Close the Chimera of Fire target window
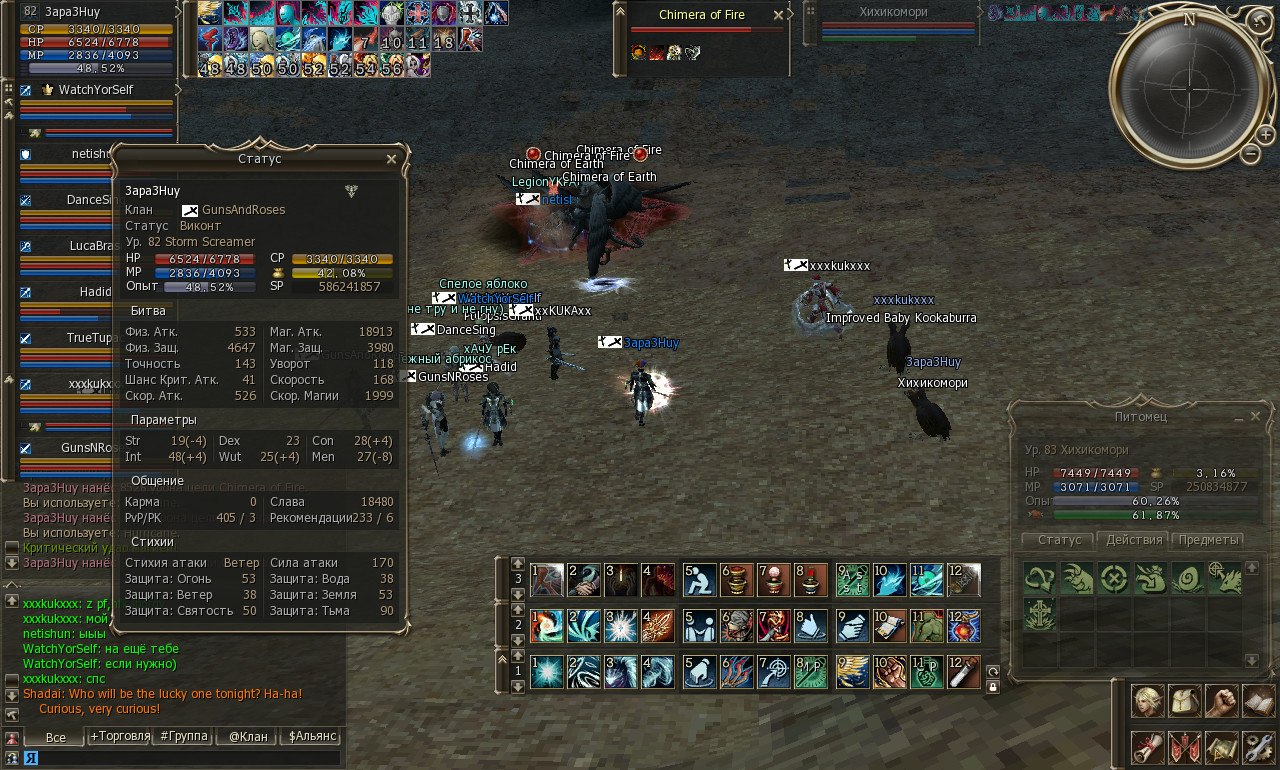Image resolution: width=1280 pixels, height=770 pixels. (x=779, y=16)
